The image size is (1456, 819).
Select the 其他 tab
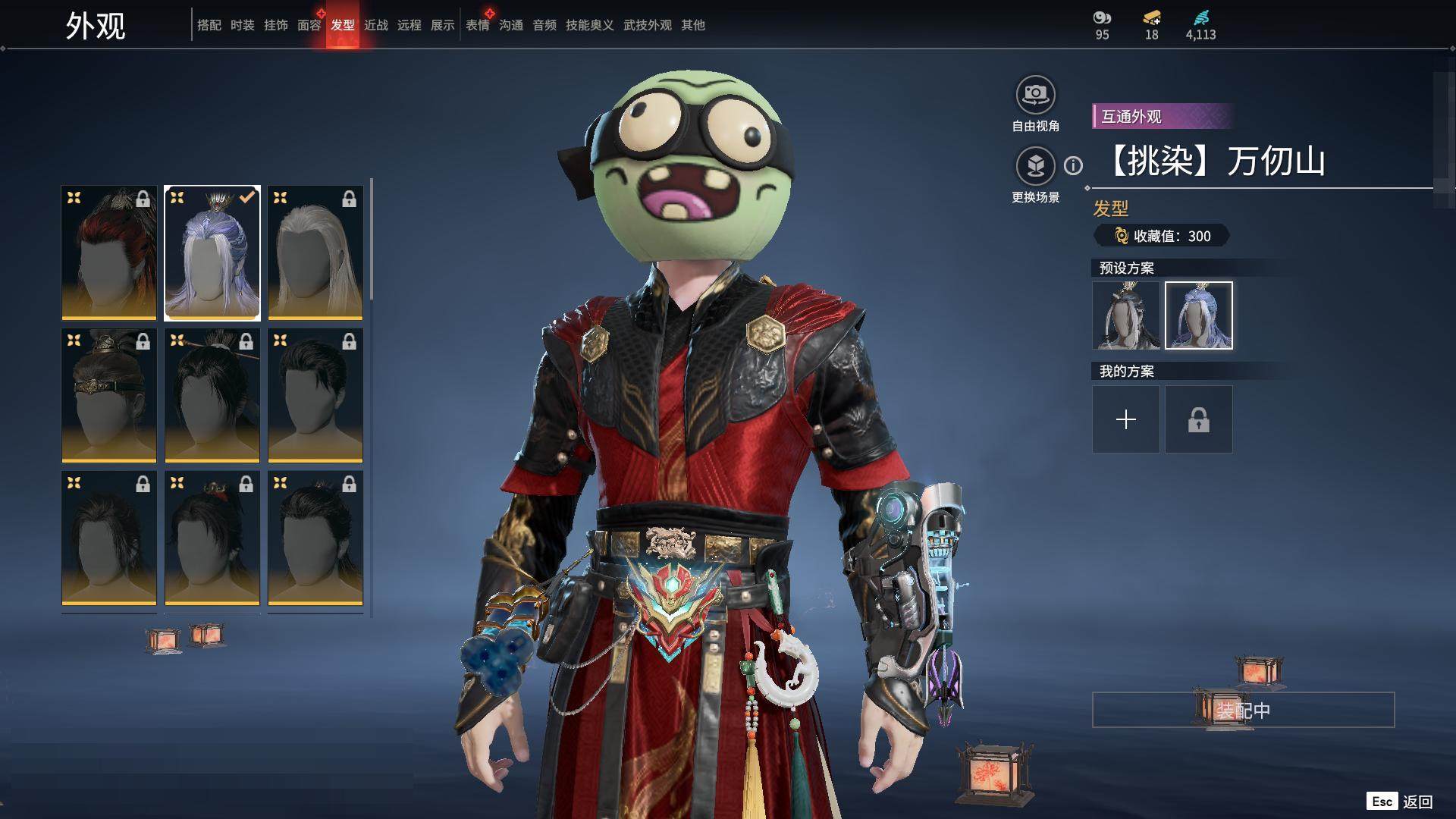(x=692, y=25)
